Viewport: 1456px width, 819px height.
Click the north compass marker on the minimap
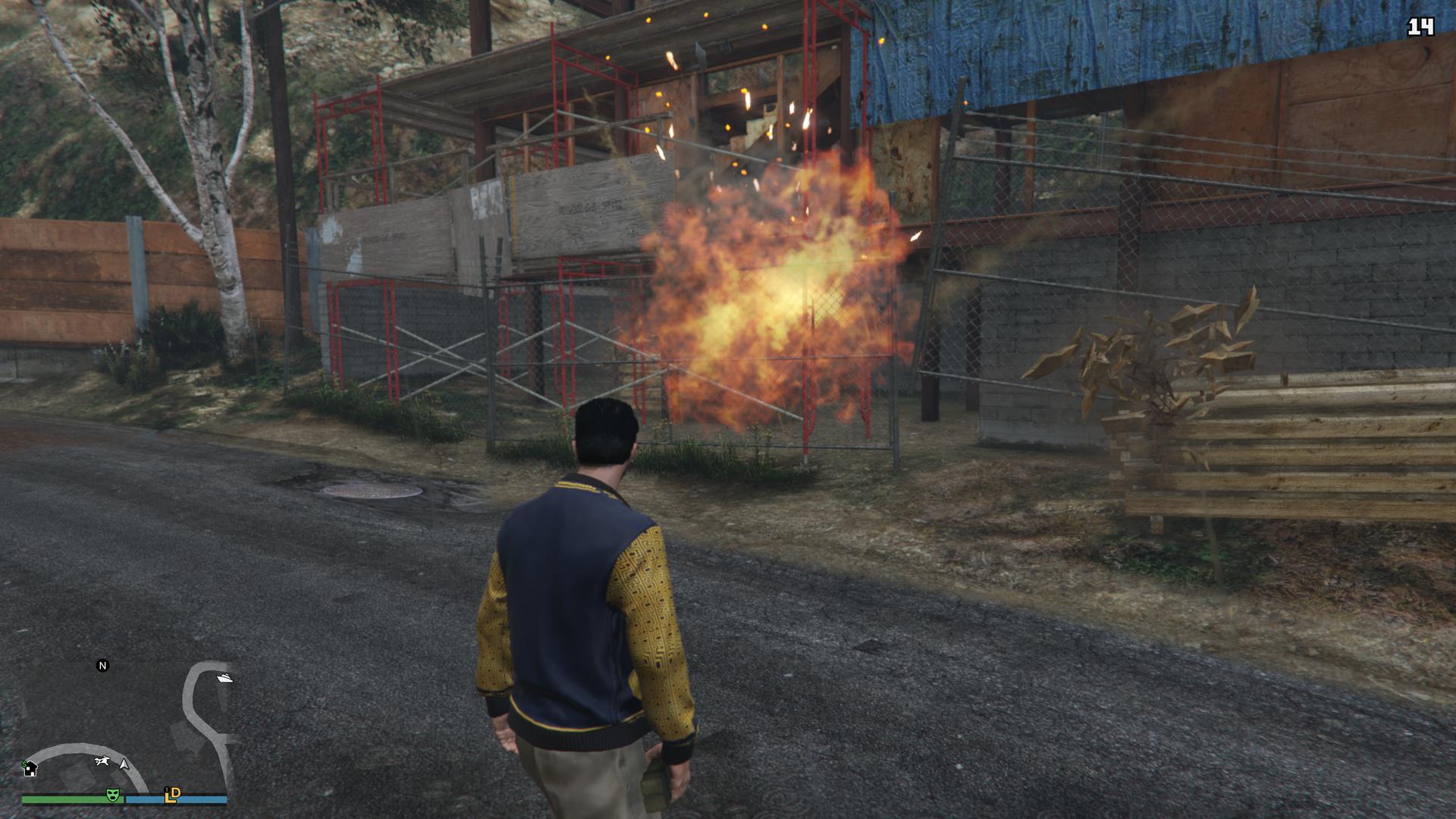[103, 666]
